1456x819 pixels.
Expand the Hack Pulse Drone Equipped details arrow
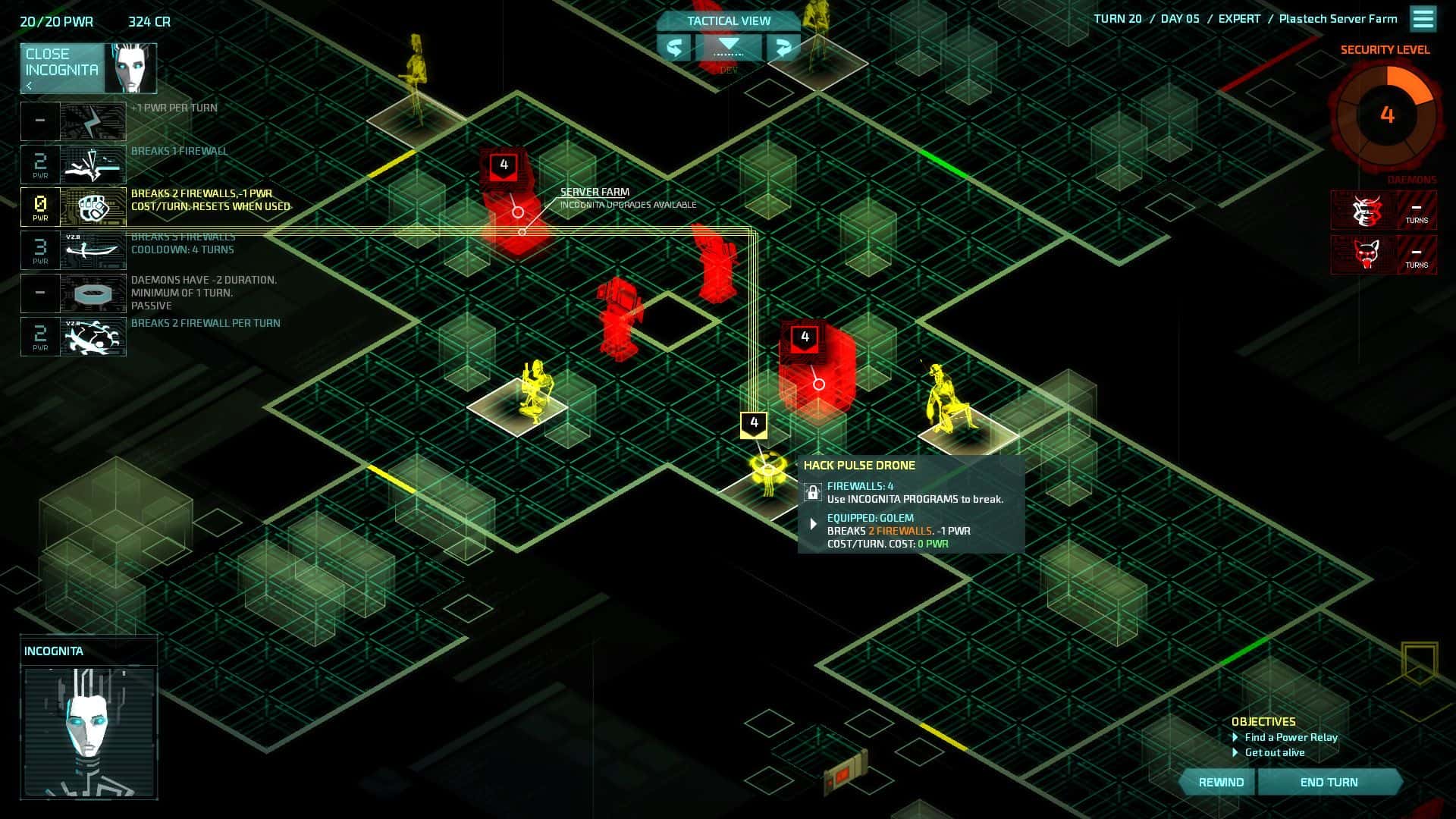(814, 523)
